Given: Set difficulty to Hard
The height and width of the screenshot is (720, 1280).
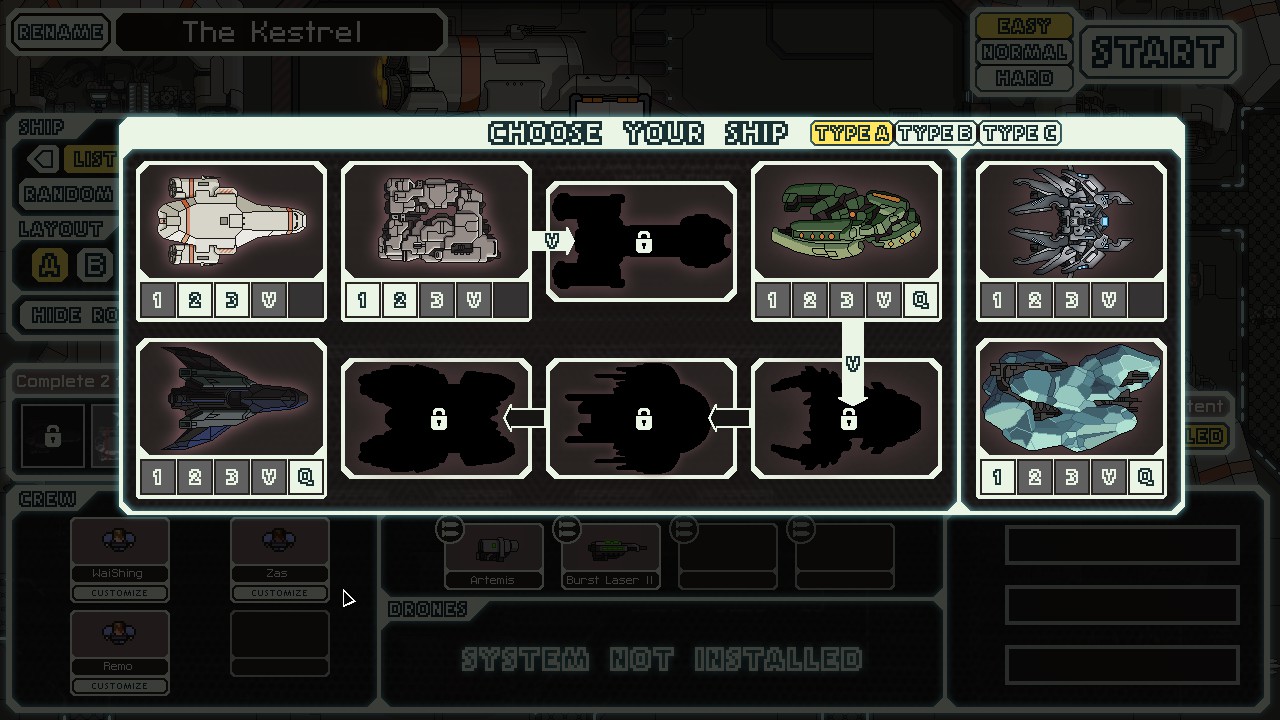Looking at the screenshot, I should coord(1024,78).
